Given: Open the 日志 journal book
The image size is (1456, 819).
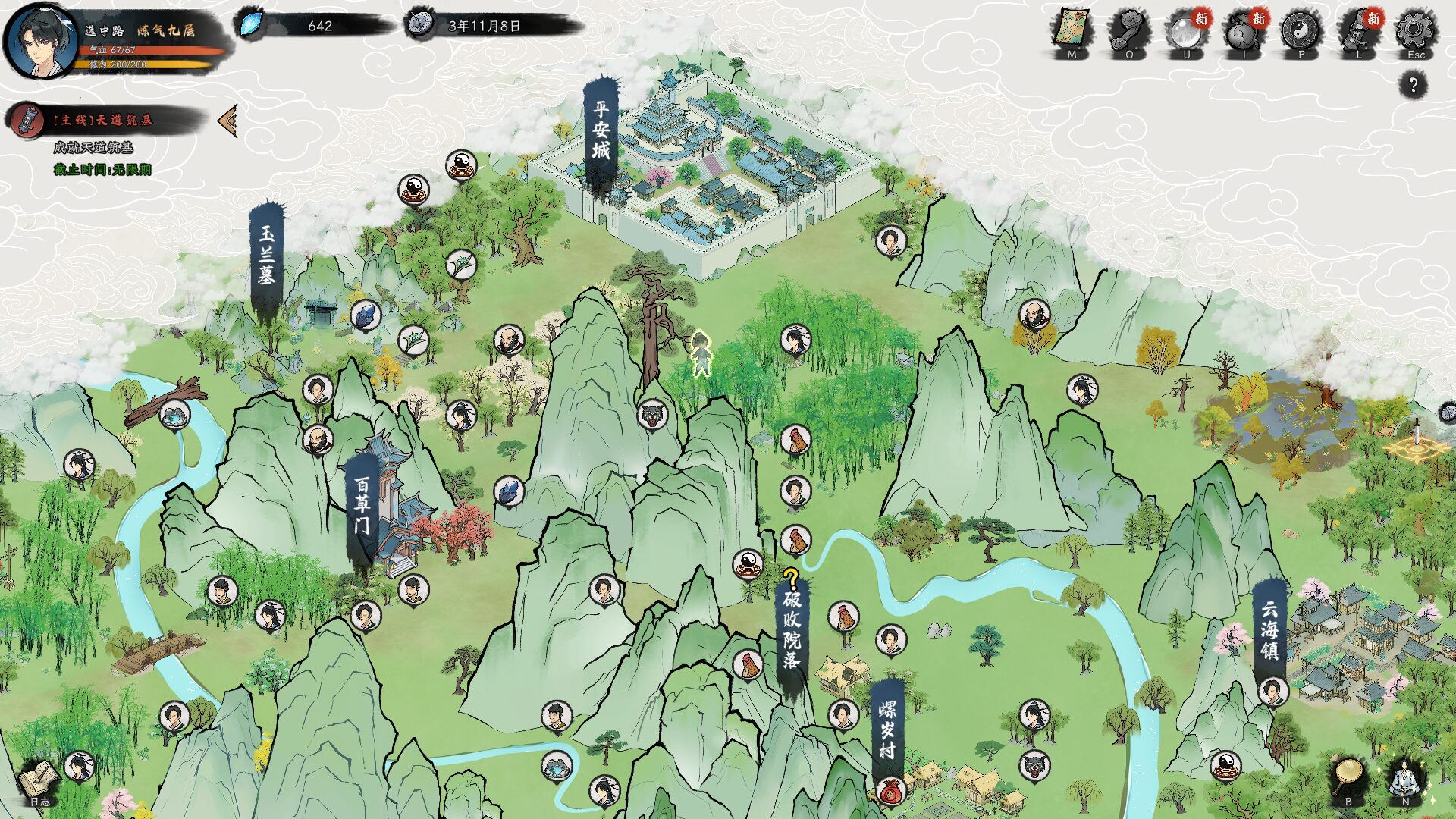Looking at the screenshot, I should [39, 781].
